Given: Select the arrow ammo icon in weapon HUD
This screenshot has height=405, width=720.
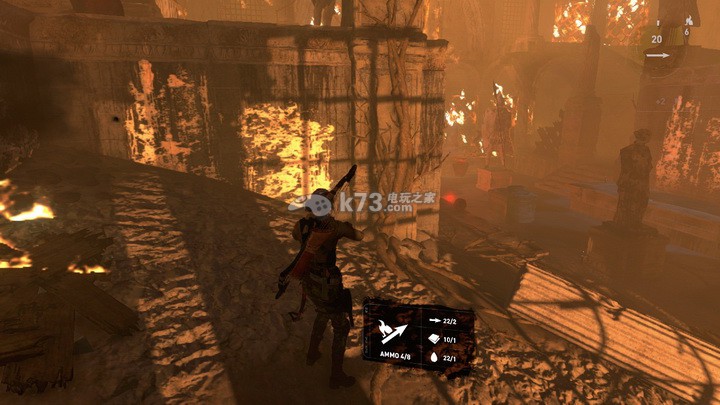Looking at the screenshot, I should [x=656, y=57].
